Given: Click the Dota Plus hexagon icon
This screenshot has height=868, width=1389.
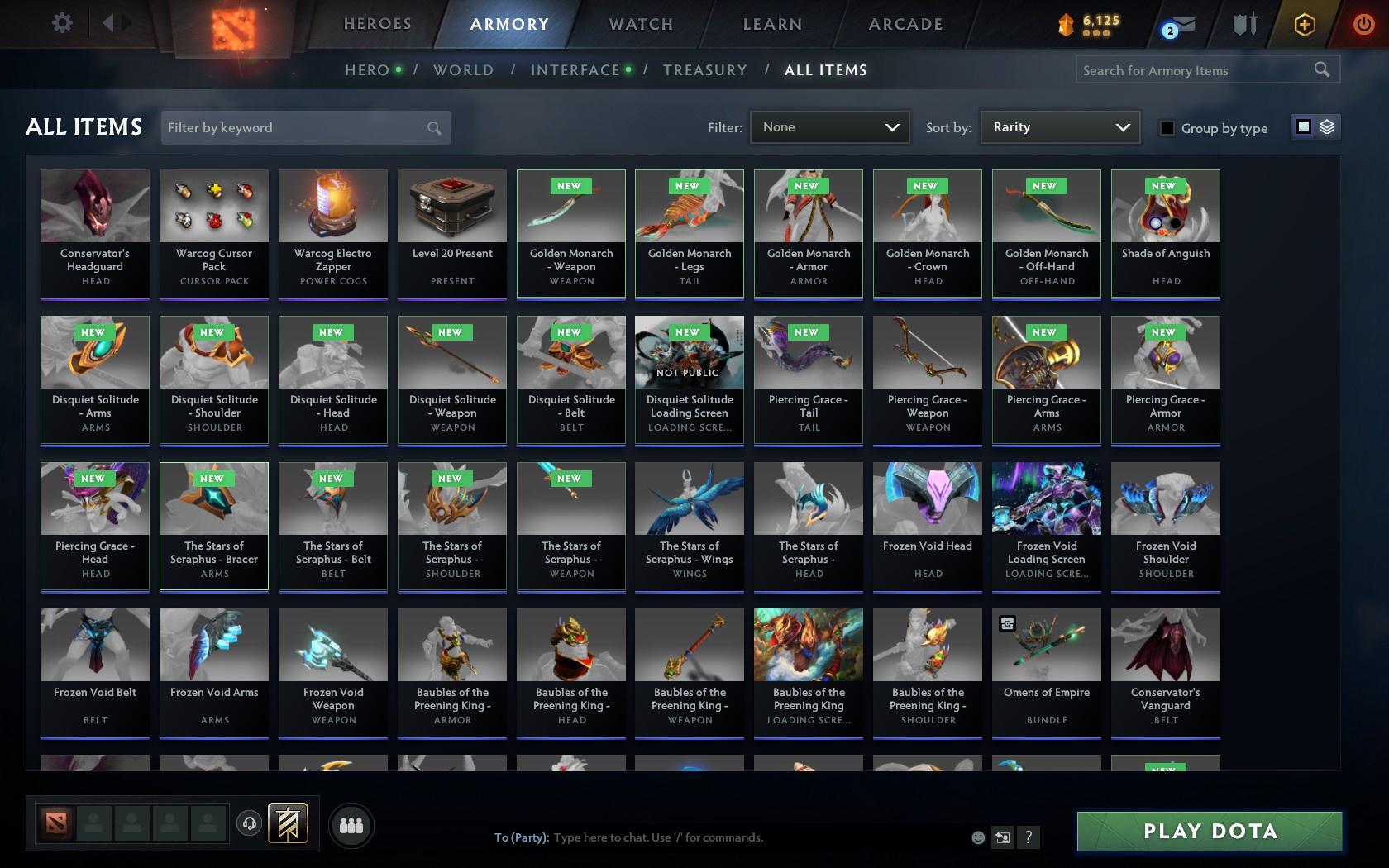Looking at the screenshot, I should click(x=1304, y=24).
